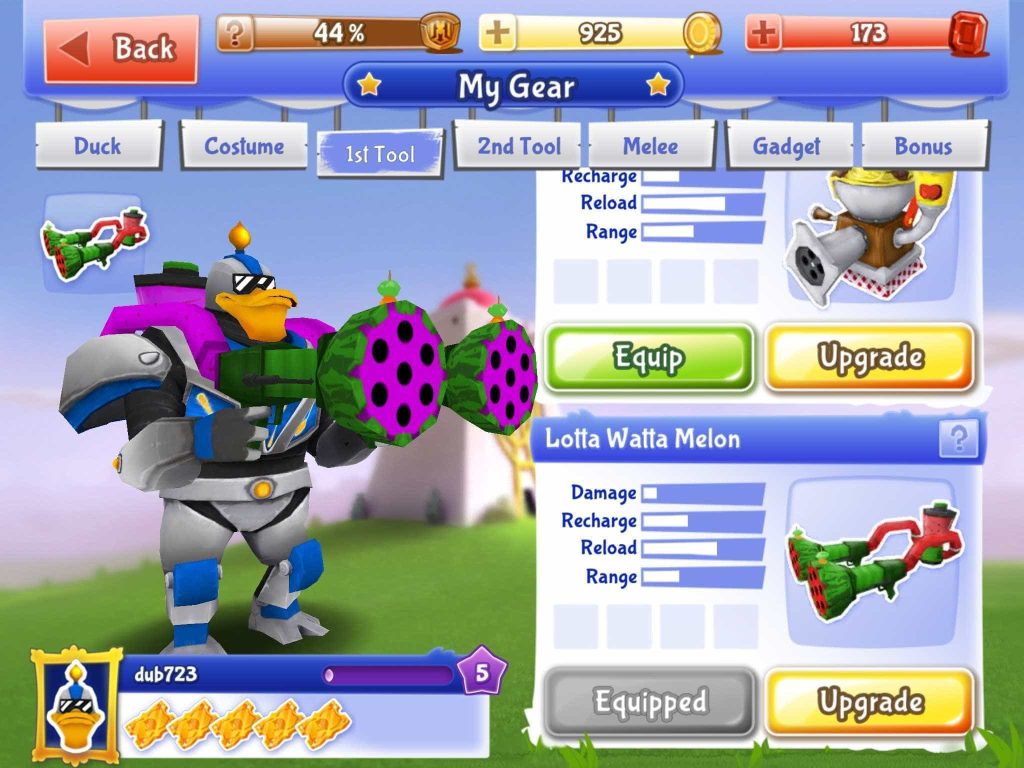This screenshot has width=1024, height=768.
Task: Upgrade the meat grinder tool
Action: click(870, 357)
